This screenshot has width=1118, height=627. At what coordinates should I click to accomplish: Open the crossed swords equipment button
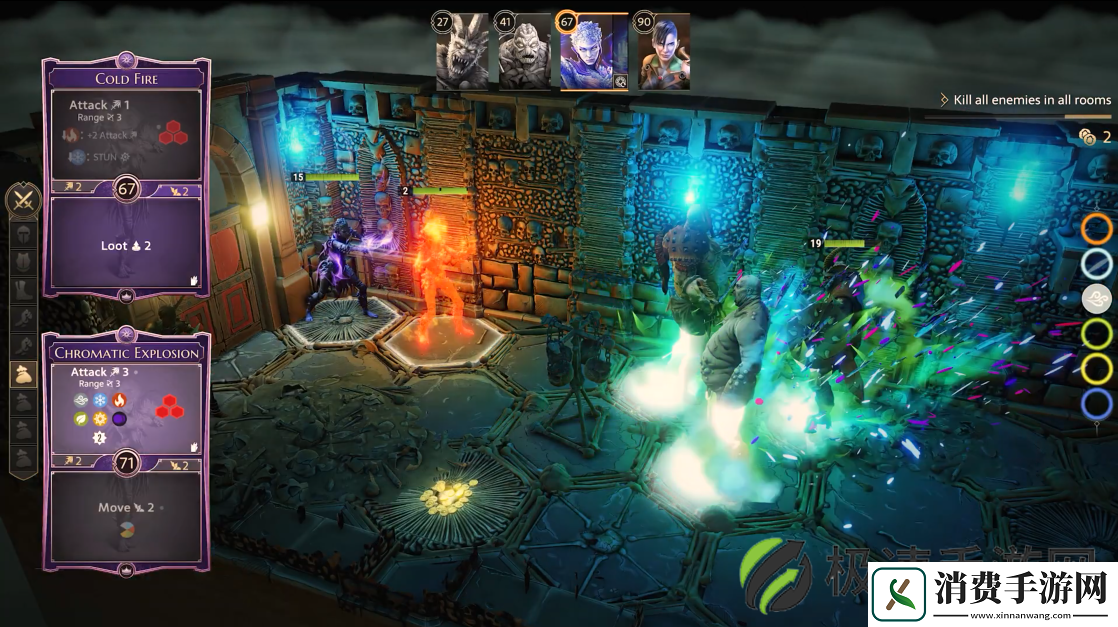point(22,201)
